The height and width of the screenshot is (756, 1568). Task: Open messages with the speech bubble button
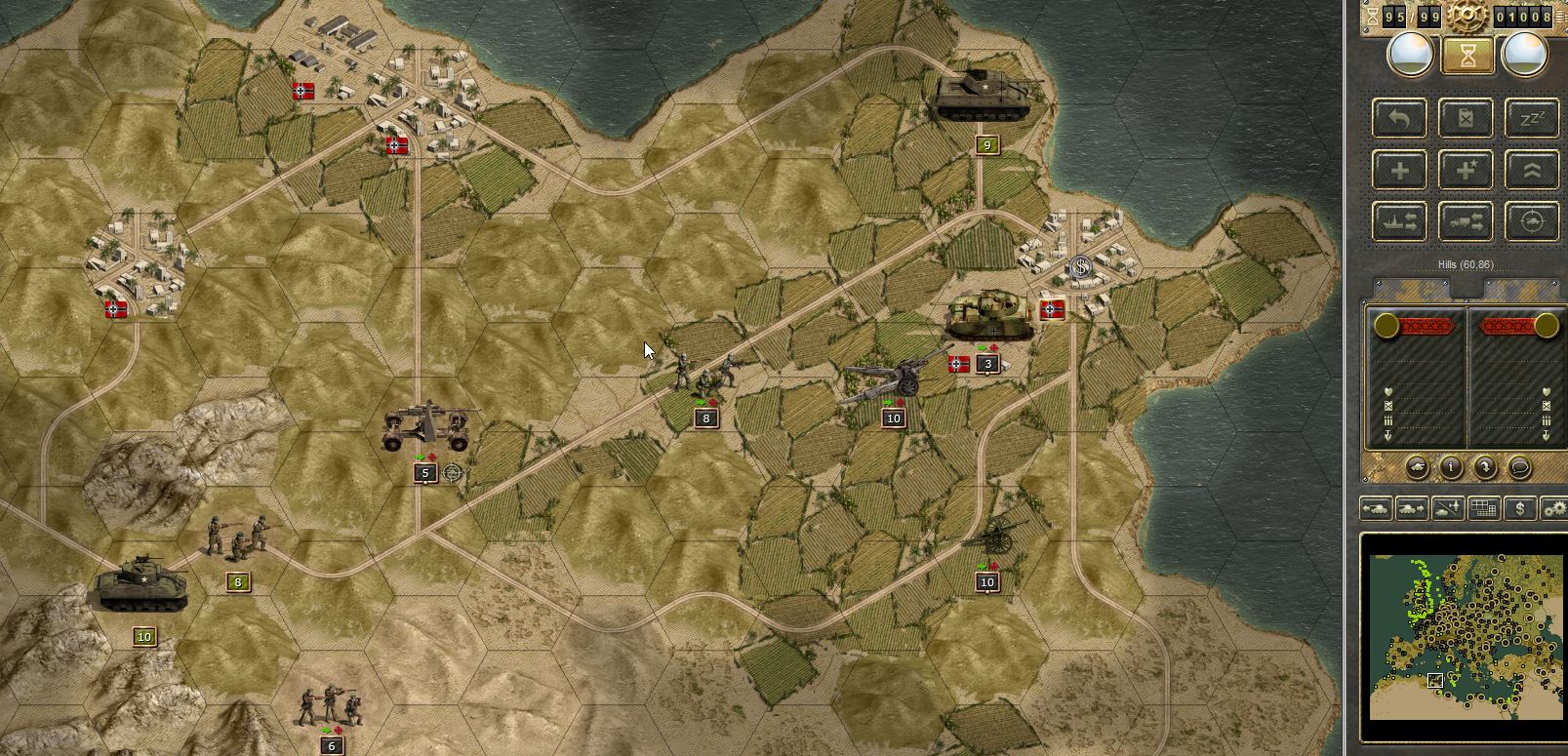coord(1520,468)
